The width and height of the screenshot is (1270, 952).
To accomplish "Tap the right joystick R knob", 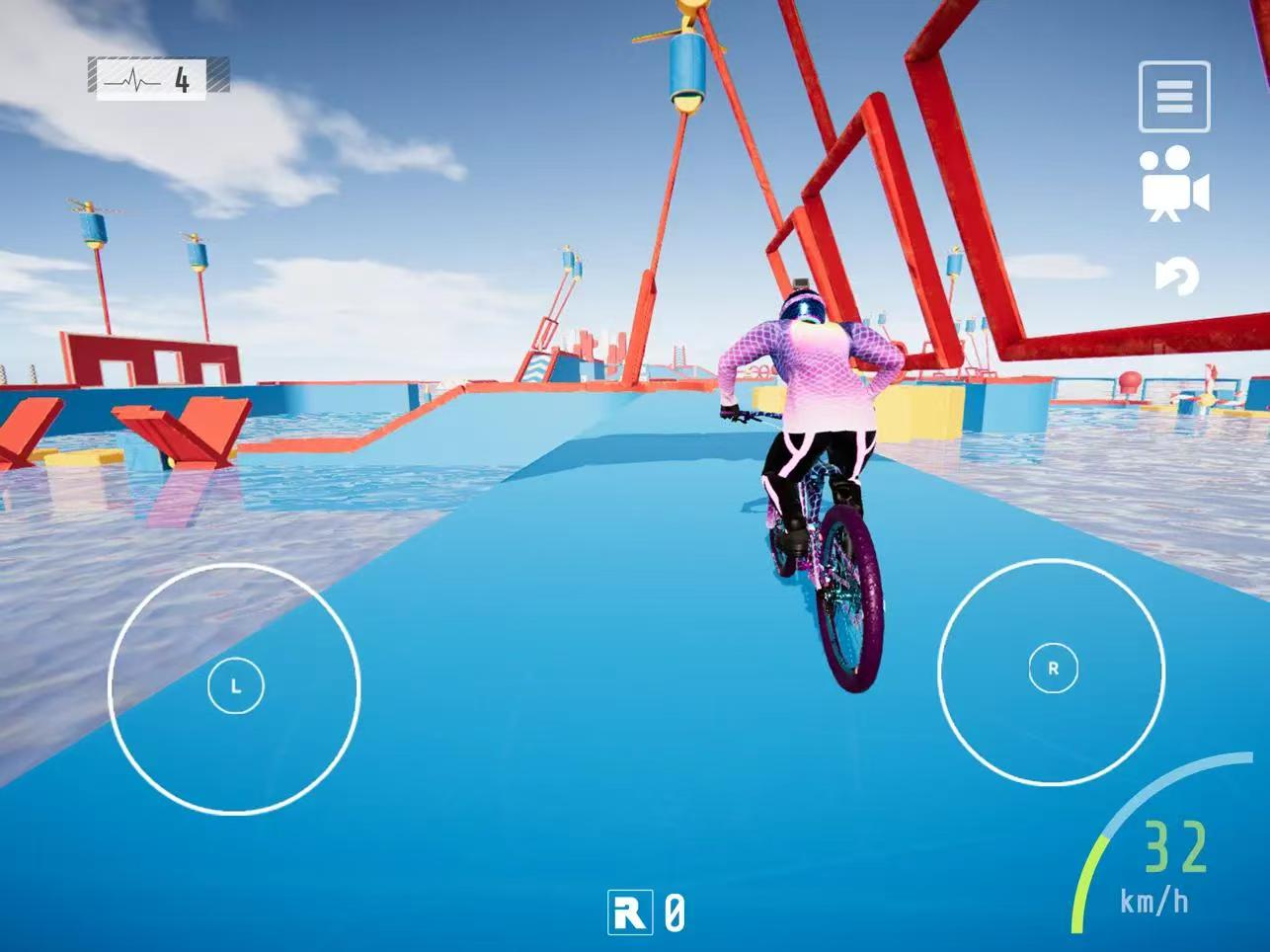I will (x=1053, y=668).
